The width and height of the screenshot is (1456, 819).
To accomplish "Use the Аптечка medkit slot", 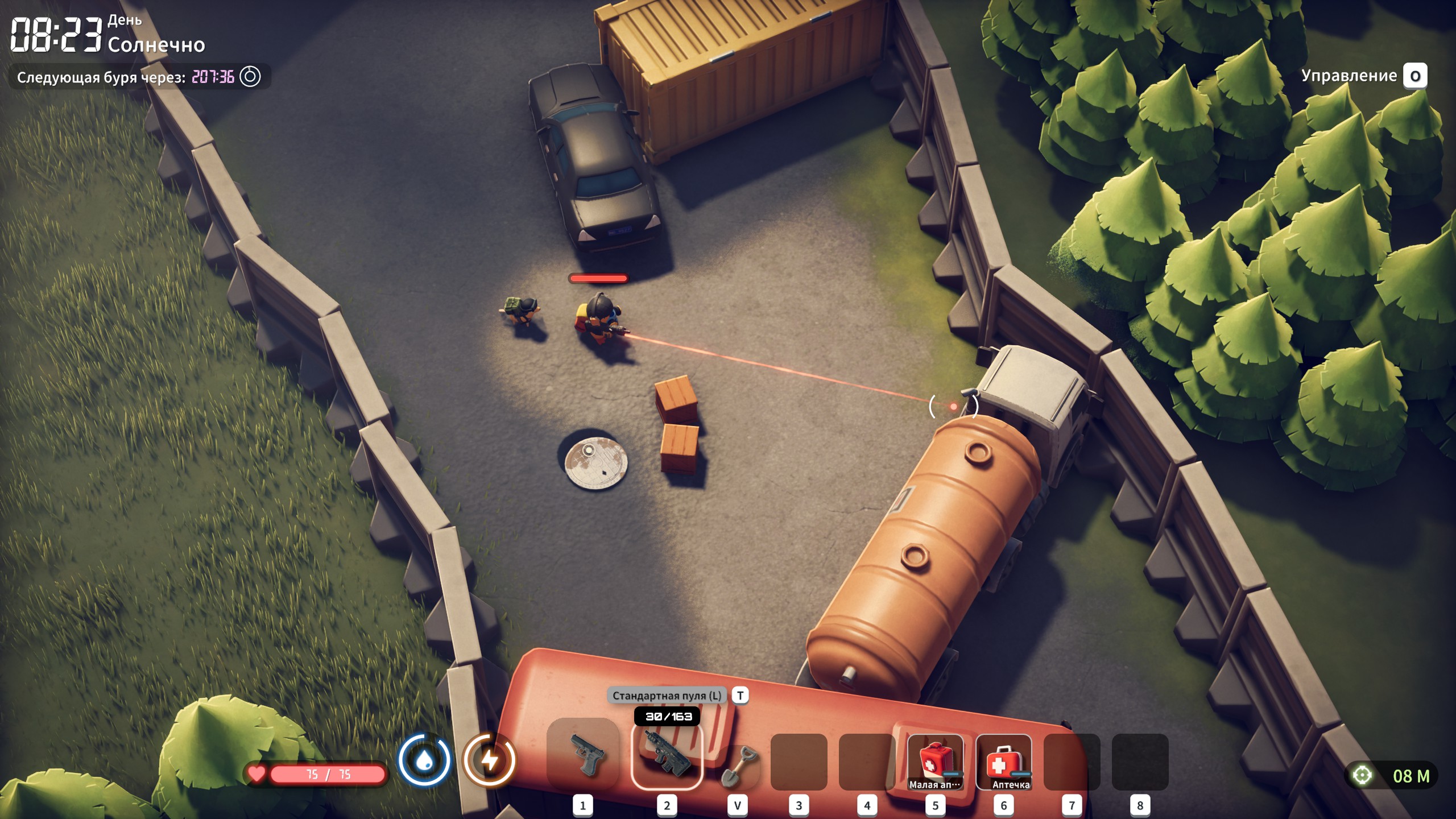I will click(x=1004, y=762).
